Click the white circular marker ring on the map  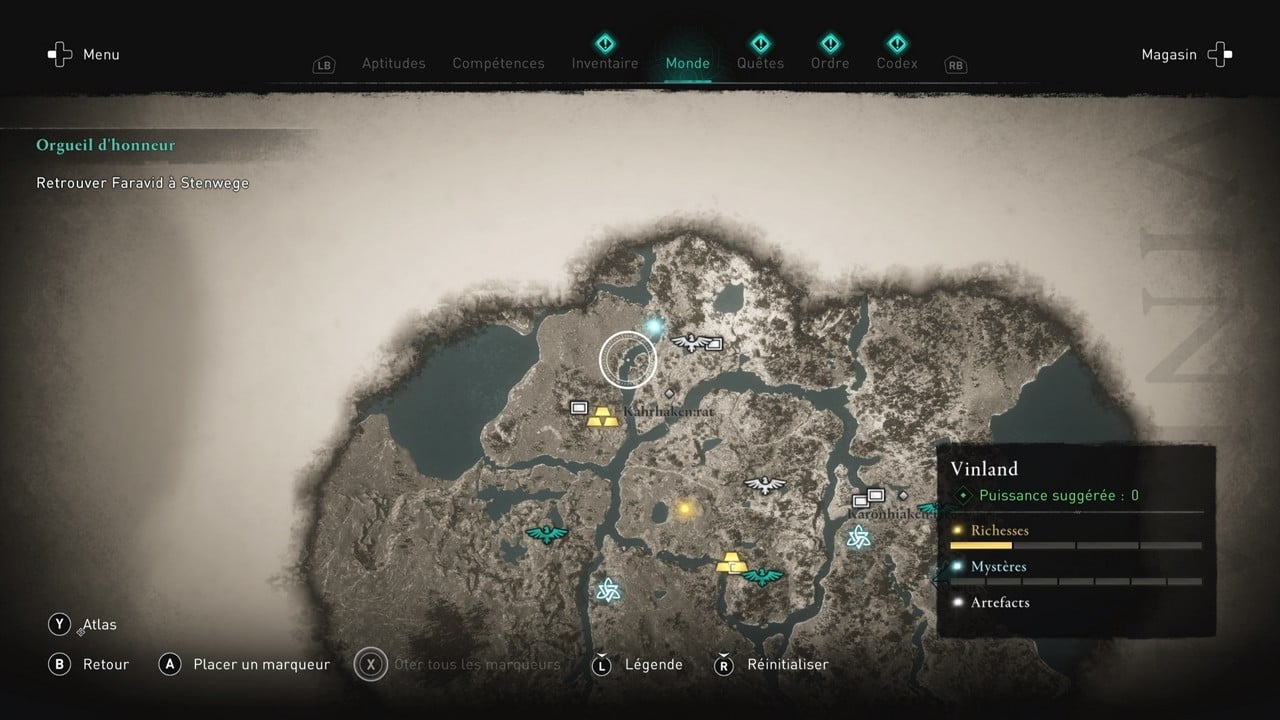[x=627, y=358]
